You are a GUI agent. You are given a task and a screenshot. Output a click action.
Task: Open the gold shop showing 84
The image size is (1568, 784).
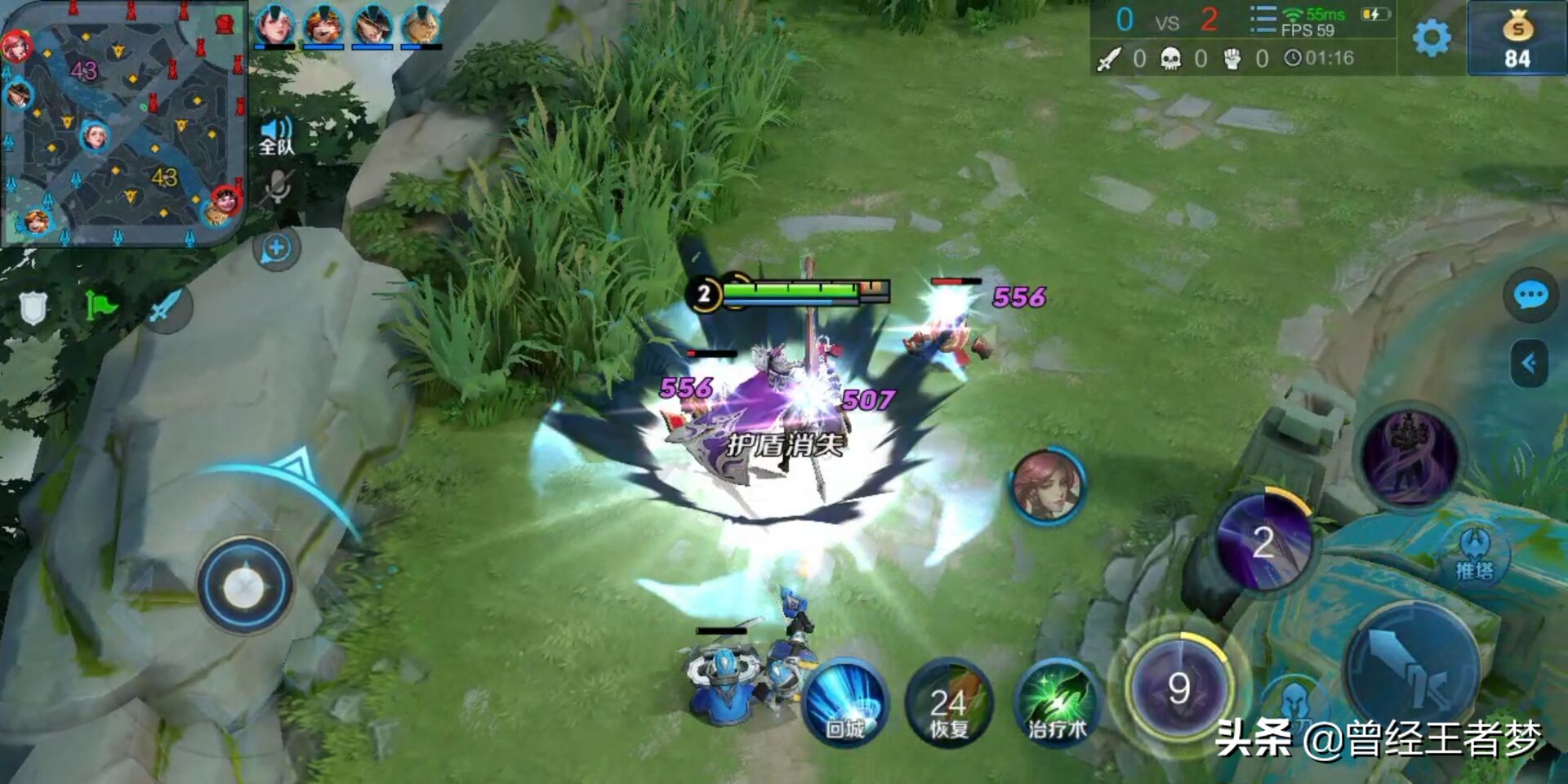[x=1517, y=38]
